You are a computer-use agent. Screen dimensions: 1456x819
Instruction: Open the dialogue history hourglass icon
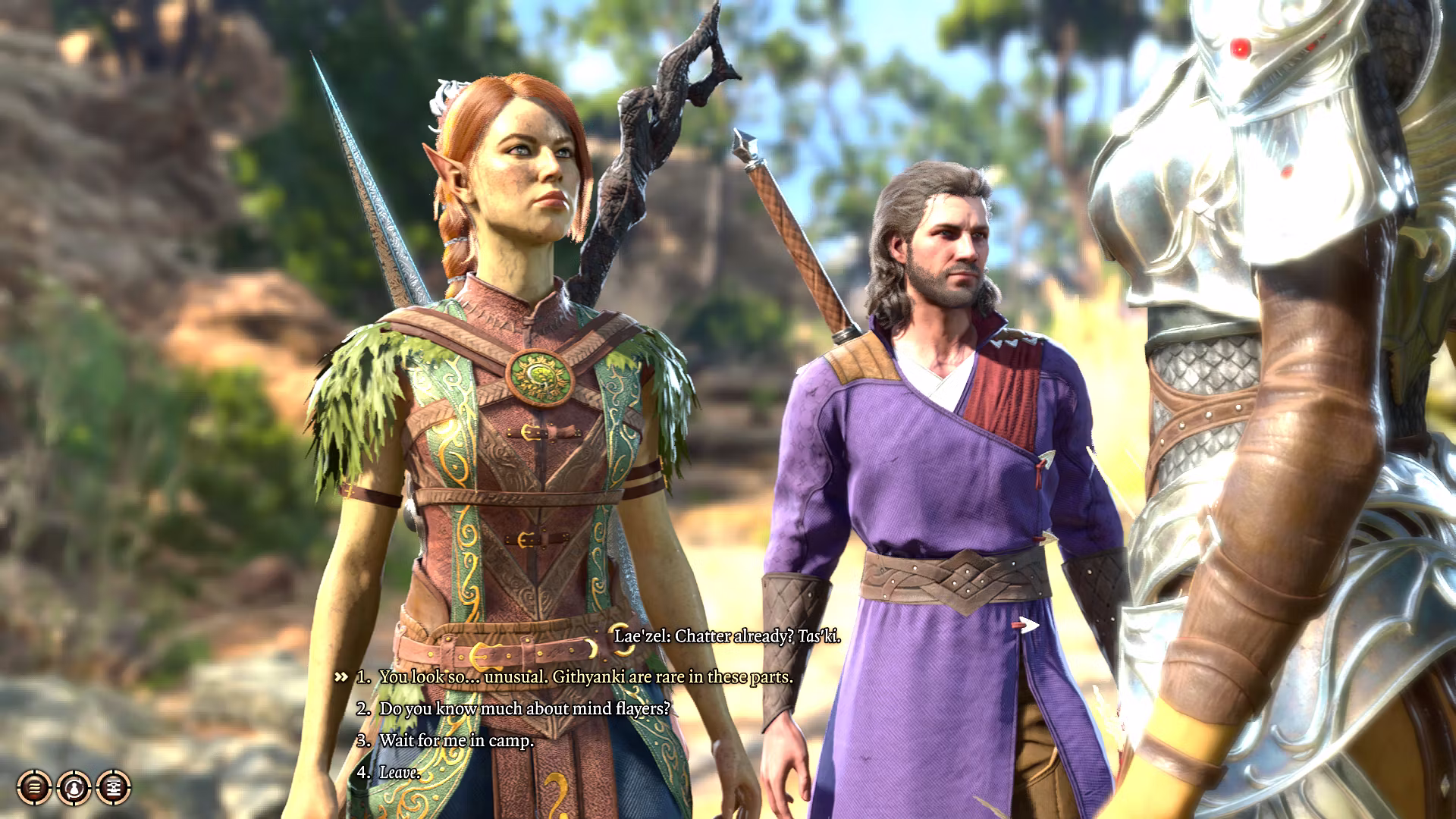click(114, 787)
